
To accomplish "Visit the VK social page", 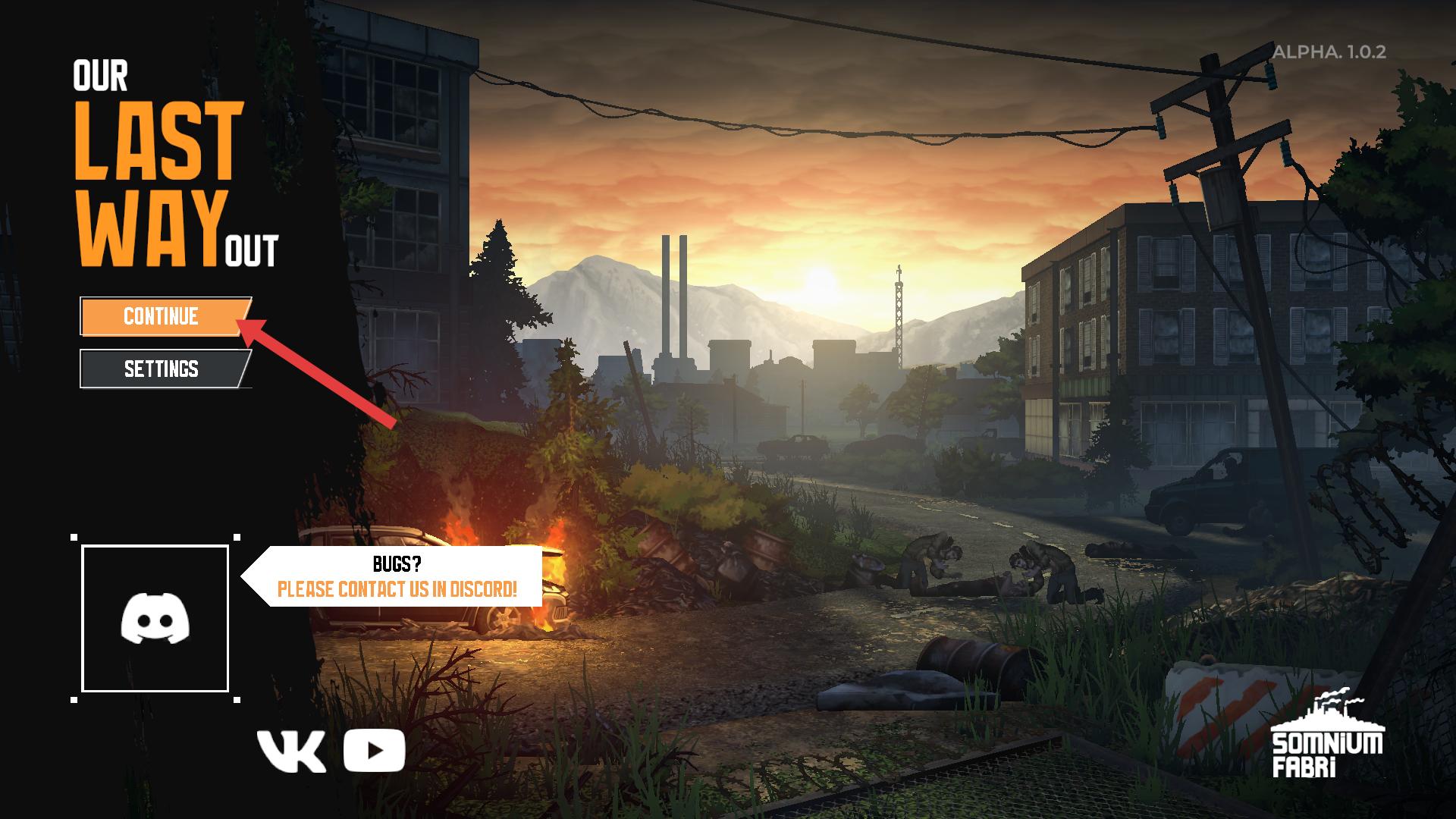I will tap(291, 752).
